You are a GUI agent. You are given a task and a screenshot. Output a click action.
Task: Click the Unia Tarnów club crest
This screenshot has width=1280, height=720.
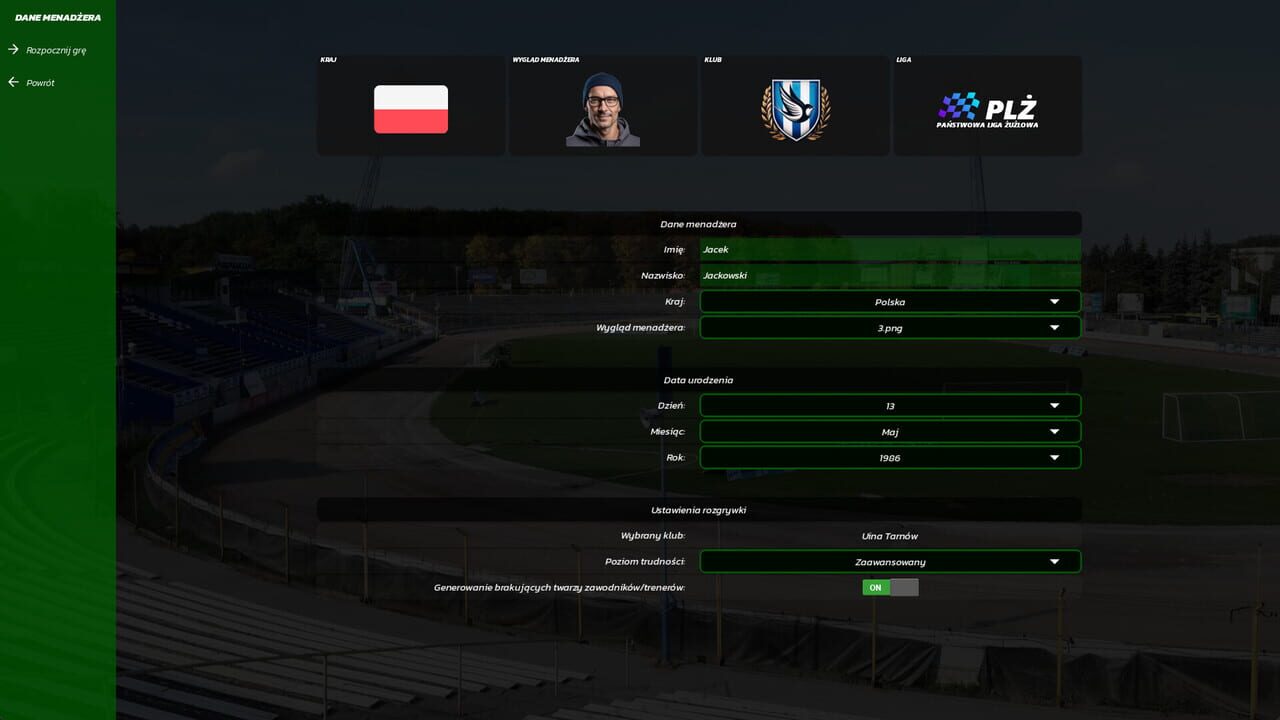click(x=794, y=105)
